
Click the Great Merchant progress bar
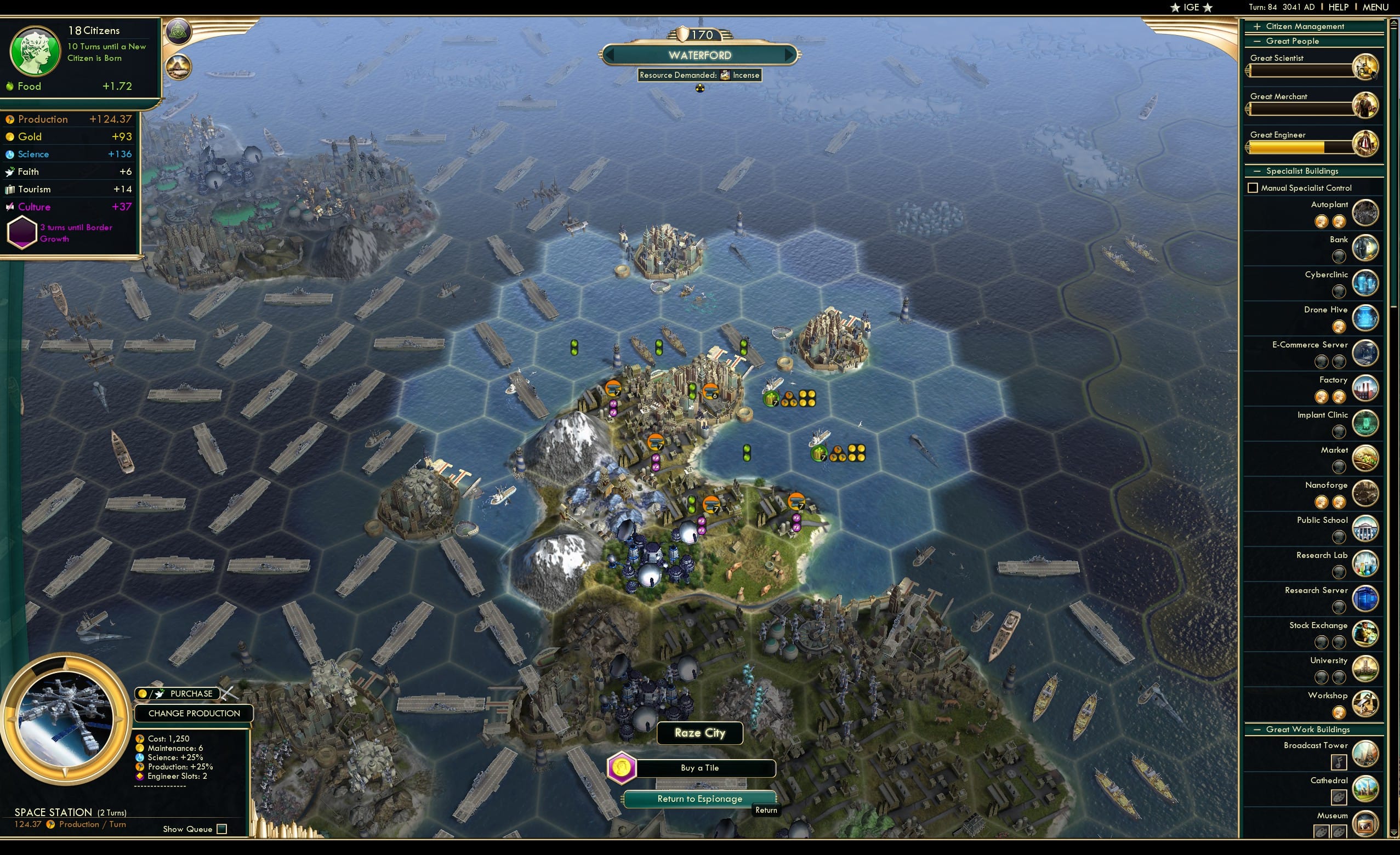click(1301, 109)
